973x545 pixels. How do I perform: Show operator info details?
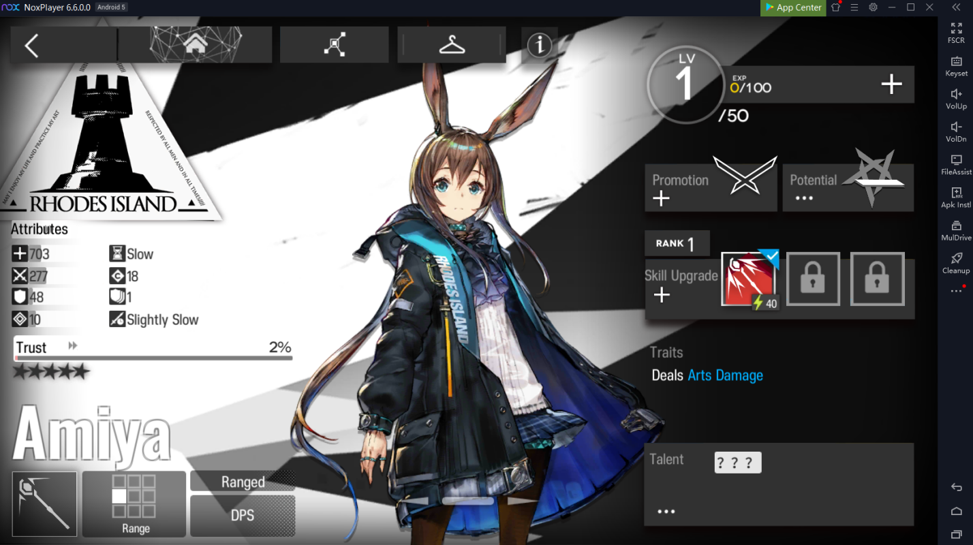540,45
